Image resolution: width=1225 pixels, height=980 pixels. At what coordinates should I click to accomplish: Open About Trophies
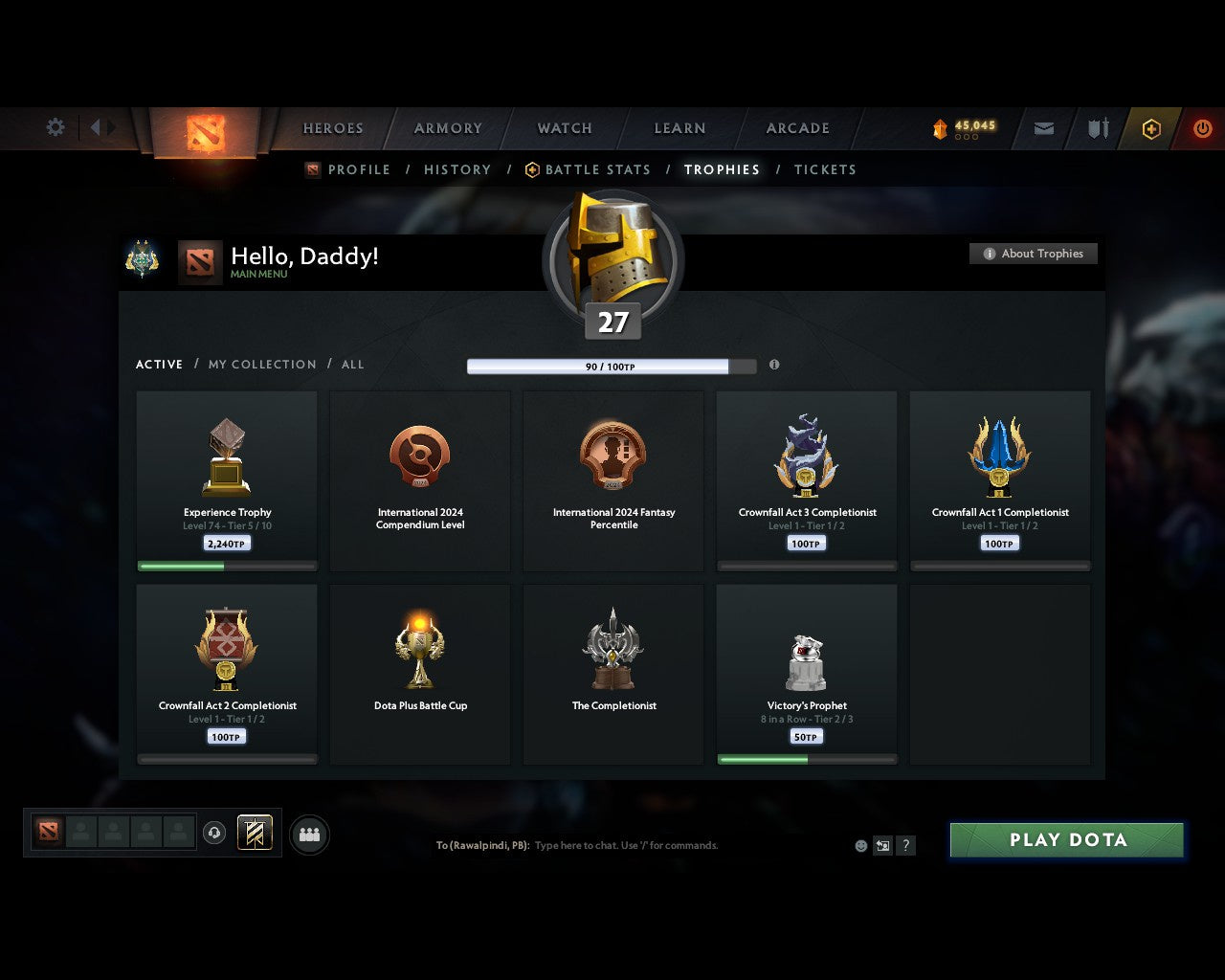click(1034, 254)
